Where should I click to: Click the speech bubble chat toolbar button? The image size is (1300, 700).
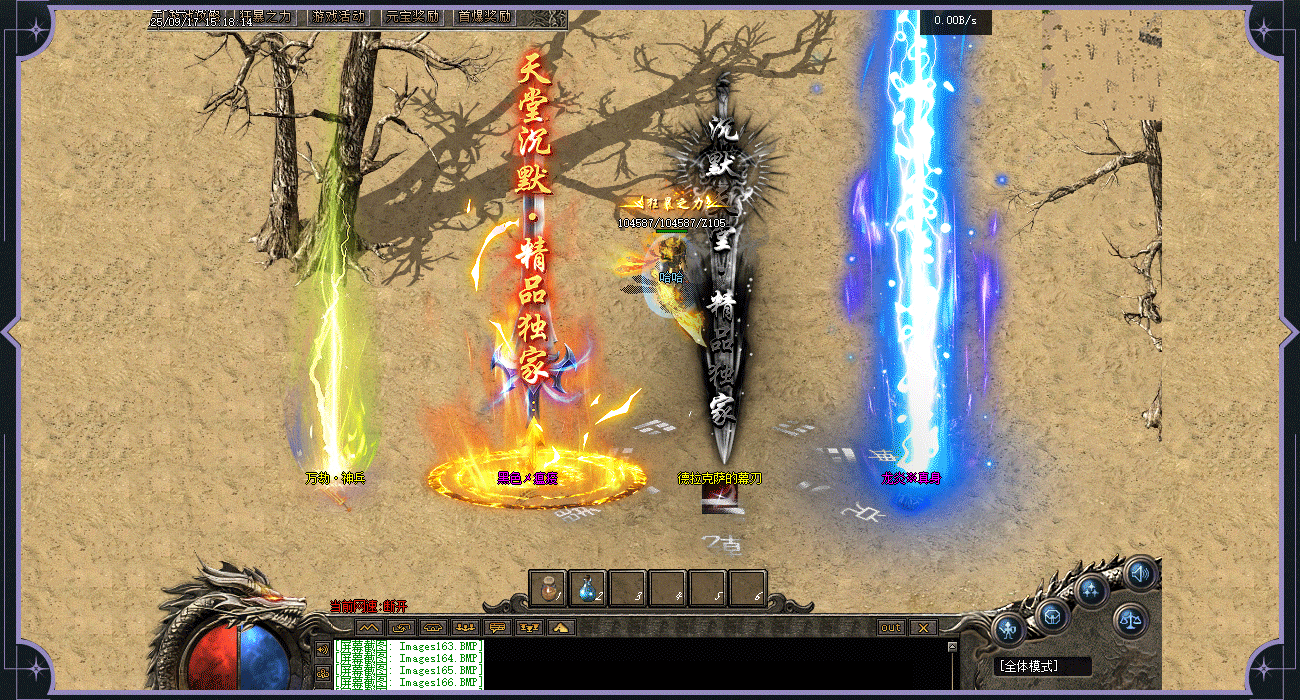tap(497, 628)
